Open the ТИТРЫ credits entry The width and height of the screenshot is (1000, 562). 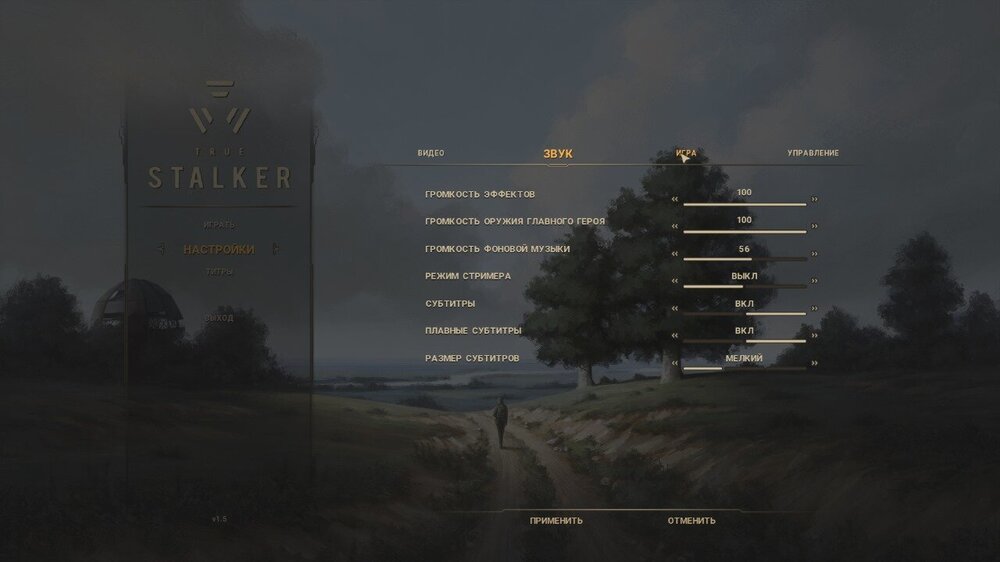[219, 271]
